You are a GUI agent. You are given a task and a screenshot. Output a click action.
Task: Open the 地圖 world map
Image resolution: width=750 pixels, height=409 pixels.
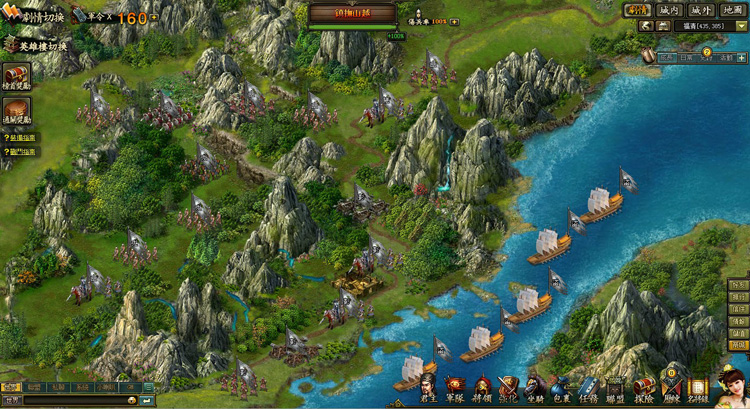(732, 10)
